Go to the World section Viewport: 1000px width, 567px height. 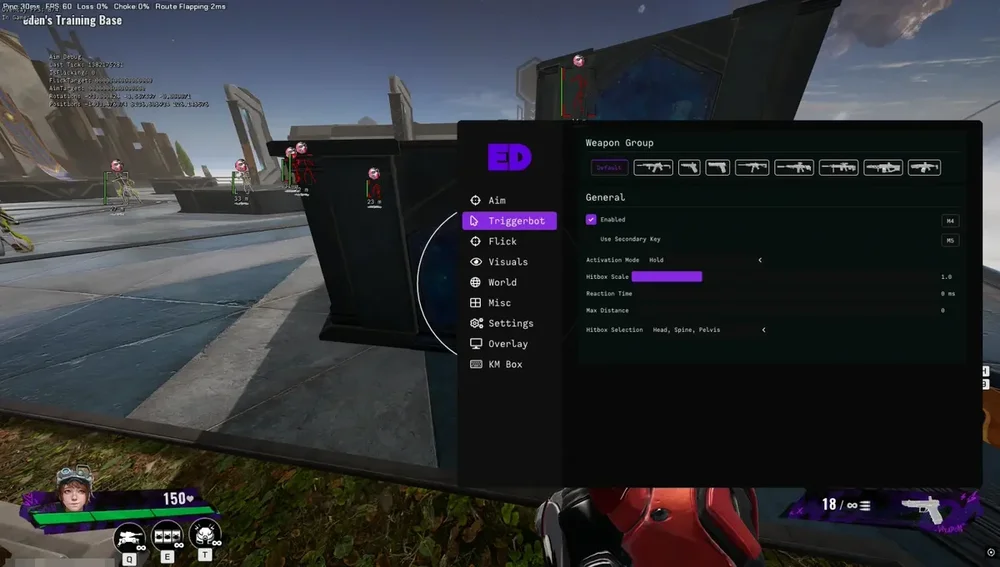click(502, 282)
